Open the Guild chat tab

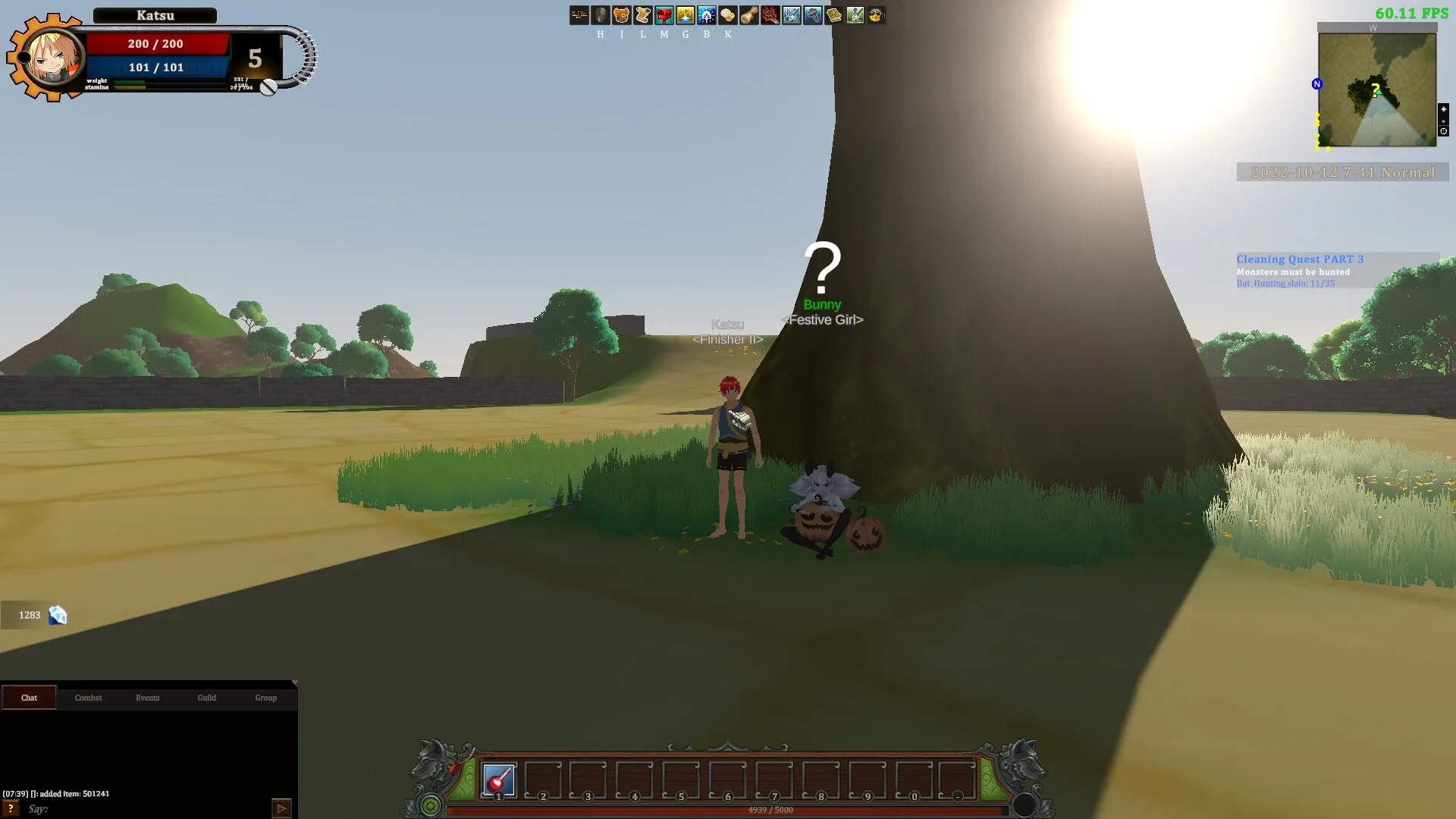pyautogui.click(x=206, y=697)
